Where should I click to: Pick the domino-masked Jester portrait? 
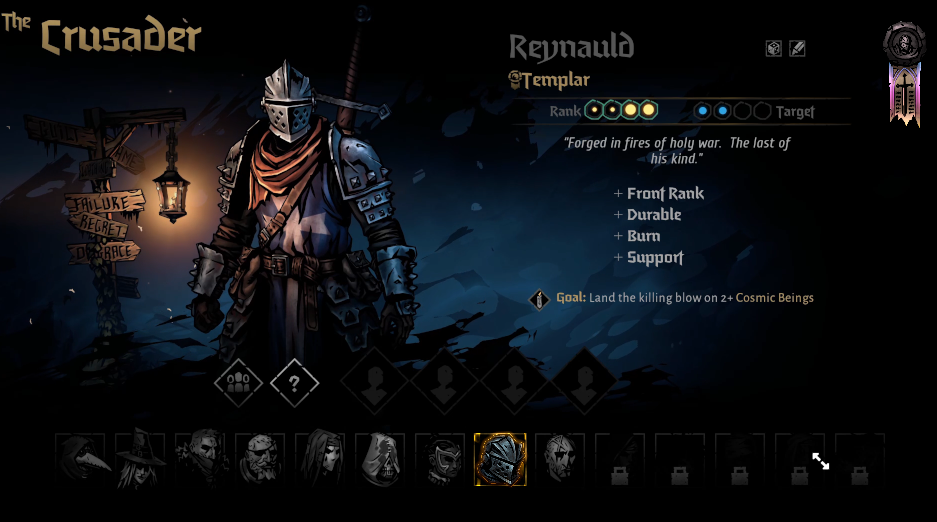point(440,459)
